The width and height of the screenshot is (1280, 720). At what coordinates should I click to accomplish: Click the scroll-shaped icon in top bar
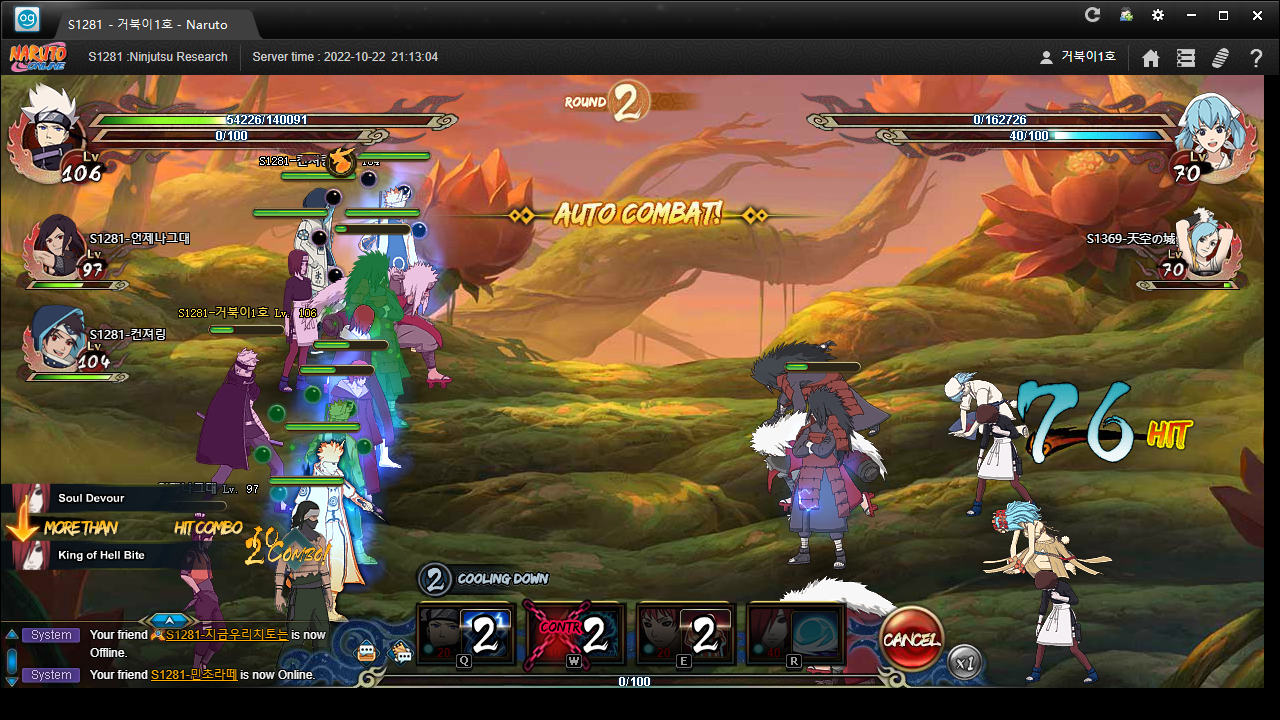[x=1220, y=58]
